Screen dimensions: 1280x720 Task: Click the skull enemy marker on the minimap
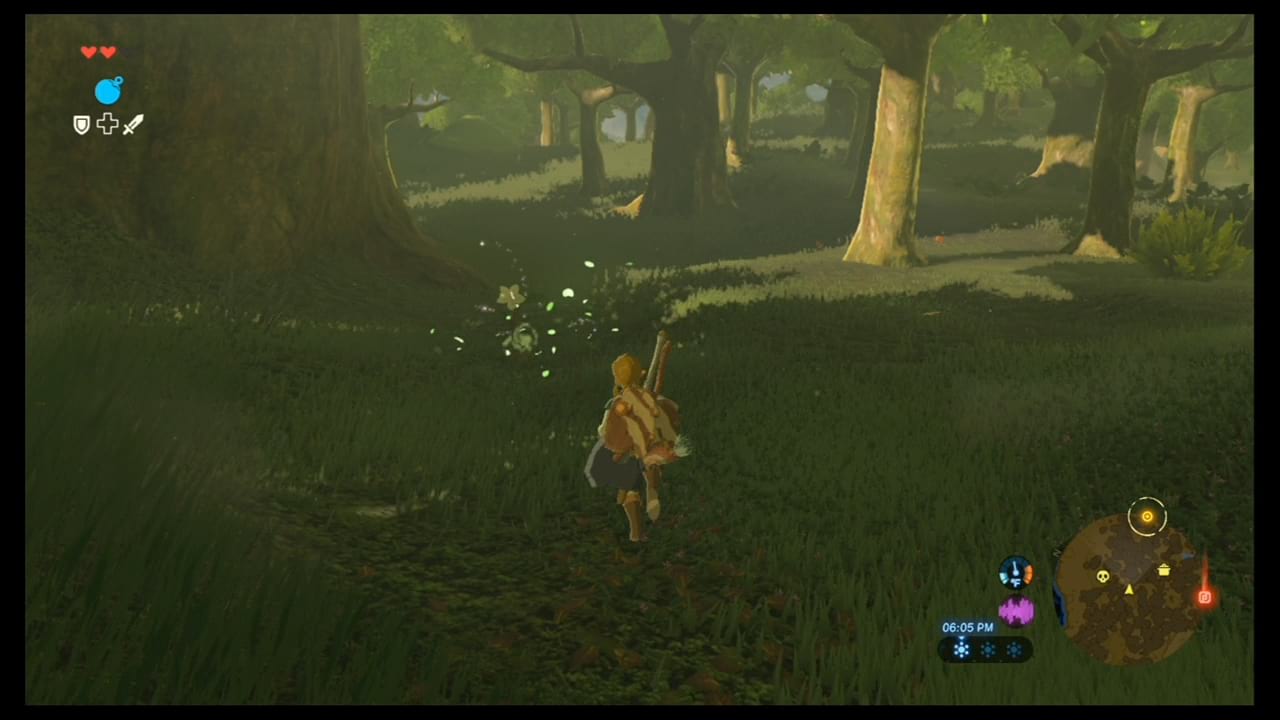point(1102,577)
